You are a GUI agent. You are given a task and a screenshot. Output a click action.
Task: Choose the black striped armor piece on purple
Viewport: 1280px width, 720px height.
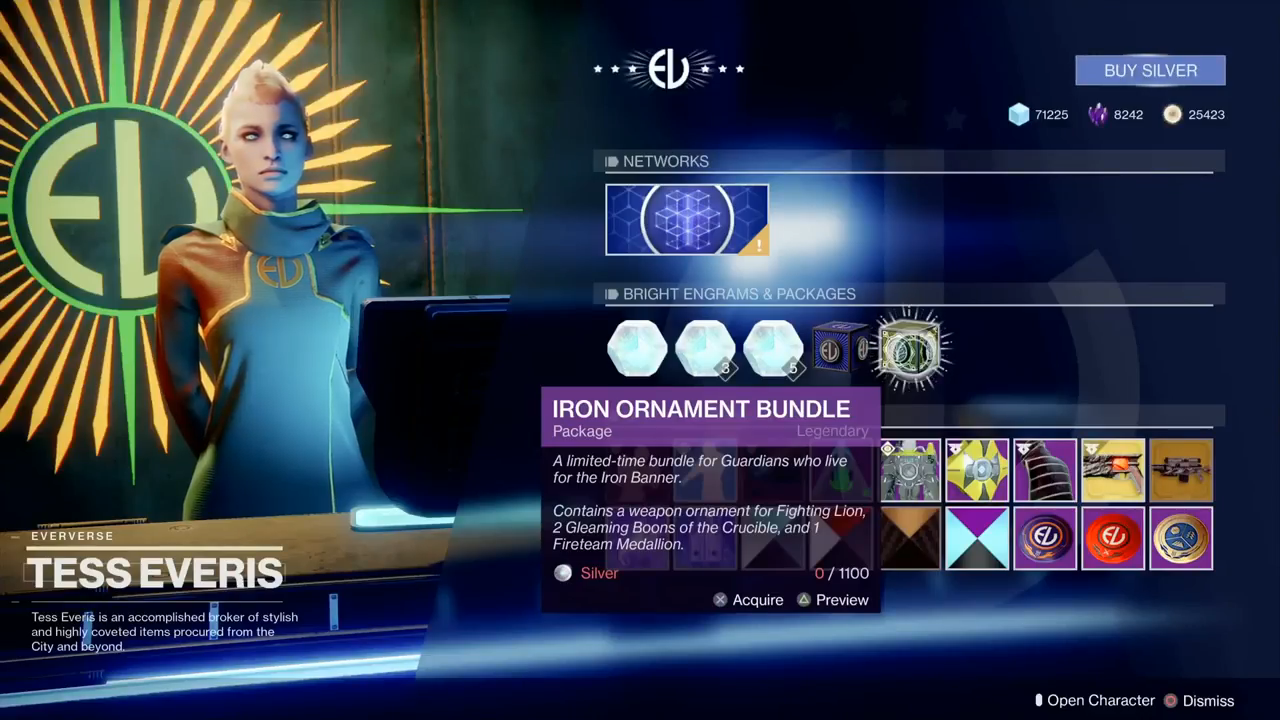pyautogui.click(x=1045, y=470)
